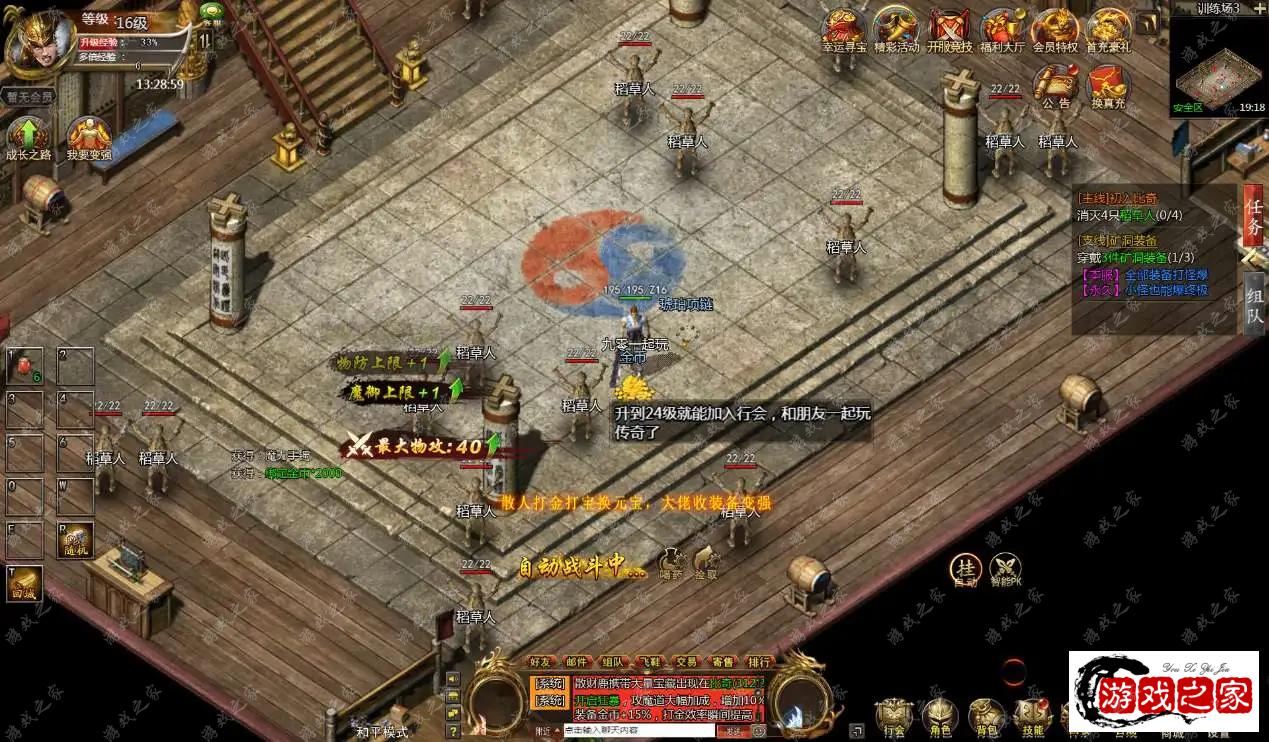Image resolution: width=1269 pixels, height=742 pixels.
Task: Open the 会员特权 VIP privileges icon
Action: click(1055, 30)
